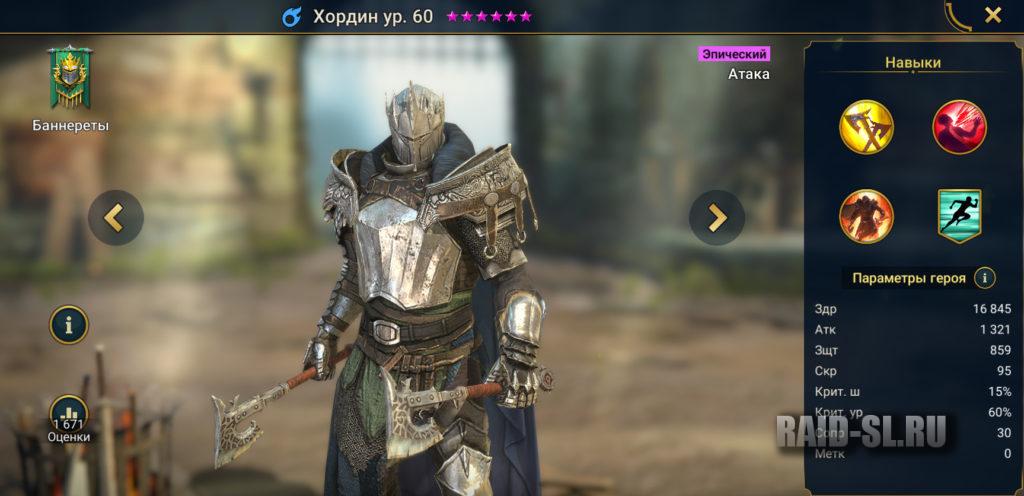
Task: Select the teal running figure aura icon
Action: pos(959,216)
